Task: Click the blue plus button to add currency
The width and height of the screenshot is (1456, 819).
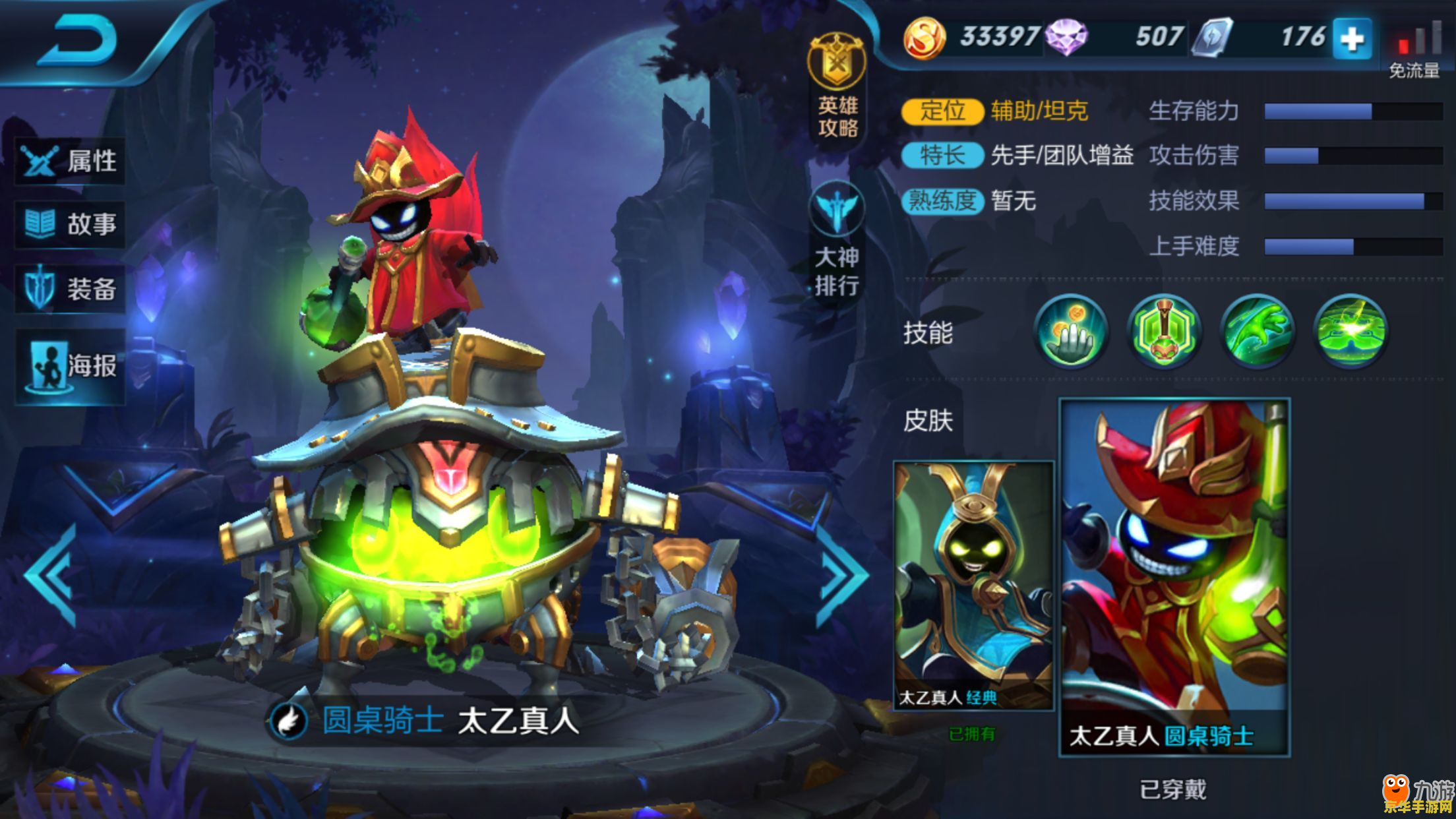Action: [x=1352, y=39]
